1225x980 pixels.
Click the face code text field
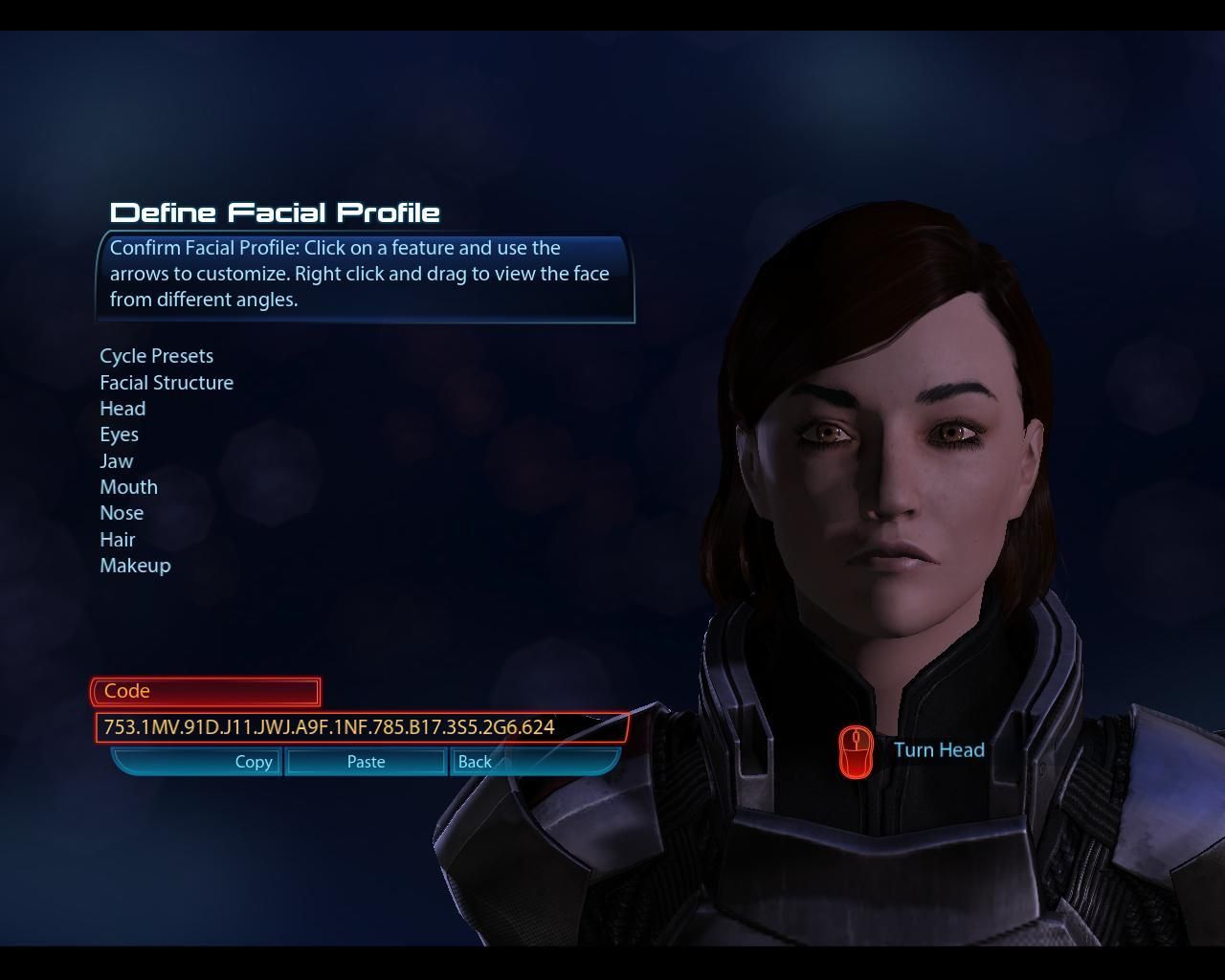(x=361, y=727)
